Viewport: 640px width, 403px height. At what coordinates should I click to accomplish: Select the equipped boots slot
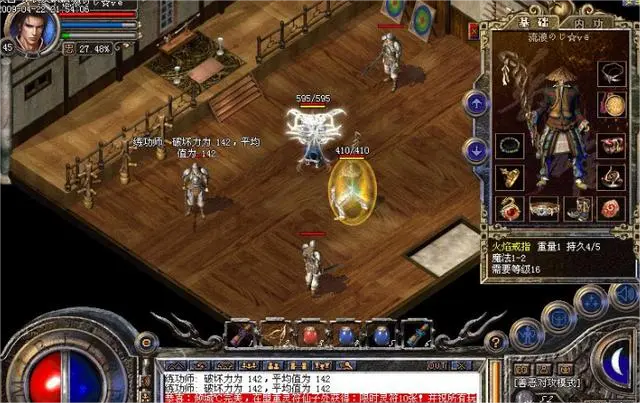pyautogui.click(x=577, y=209)
